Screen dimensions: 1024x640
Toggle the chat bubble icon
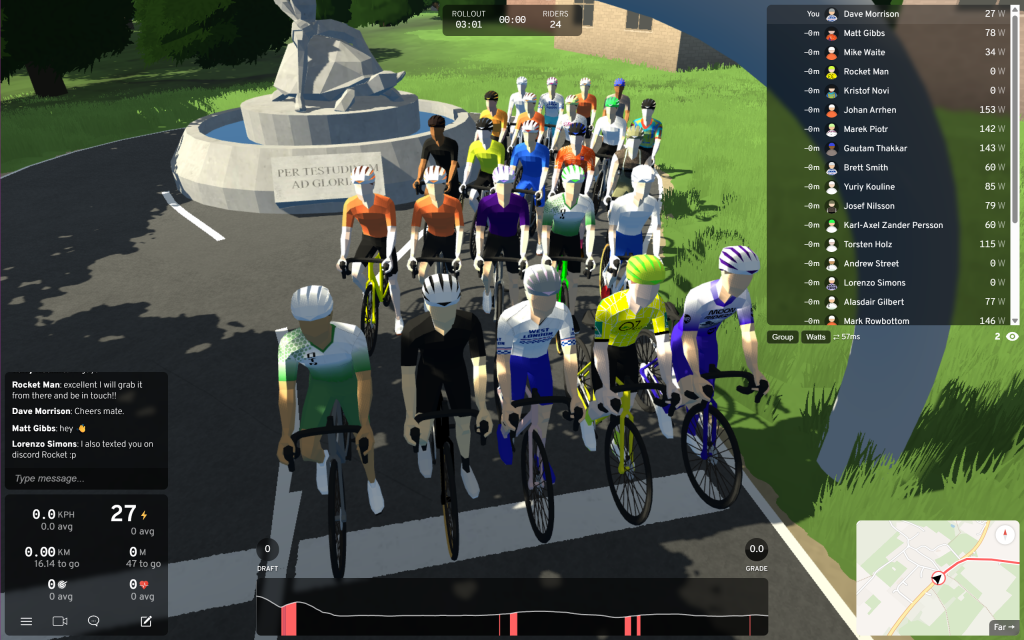pos(94,621)
